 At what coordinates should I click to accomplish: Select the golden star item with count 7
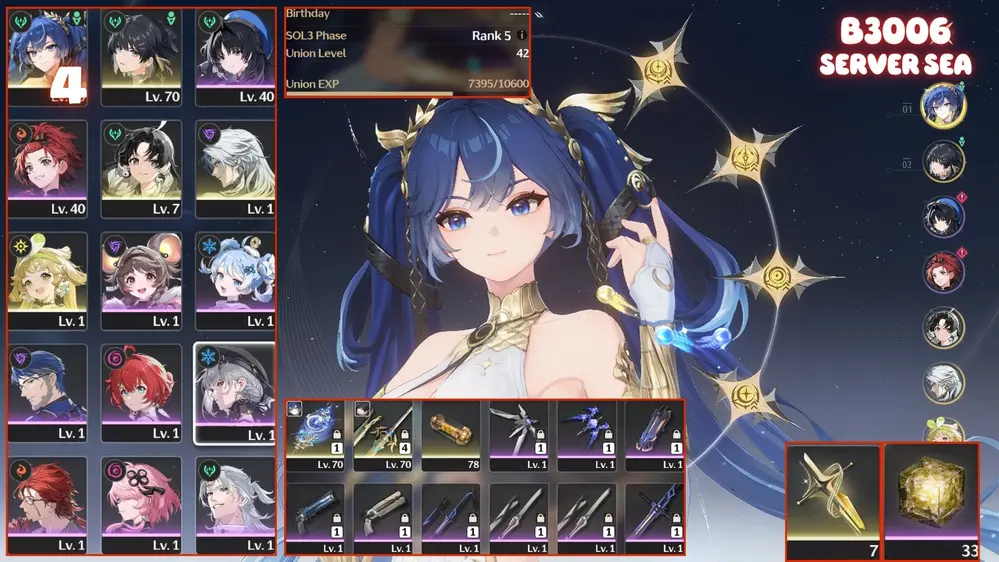(x=833, y=500)
